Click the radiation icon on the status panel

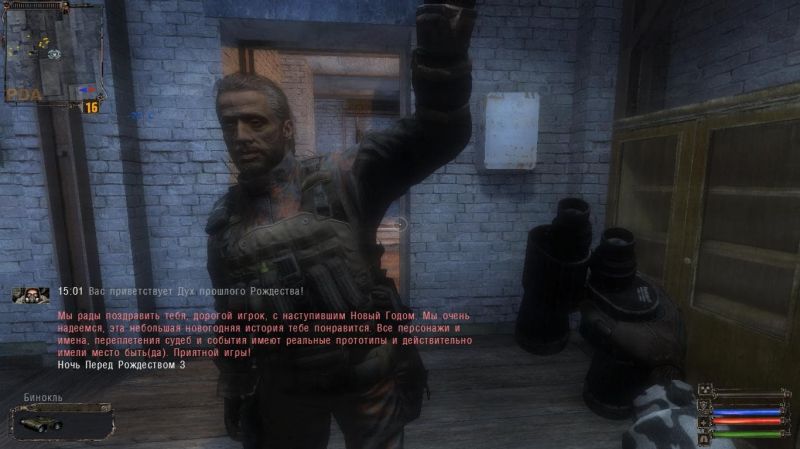point(704,391)
